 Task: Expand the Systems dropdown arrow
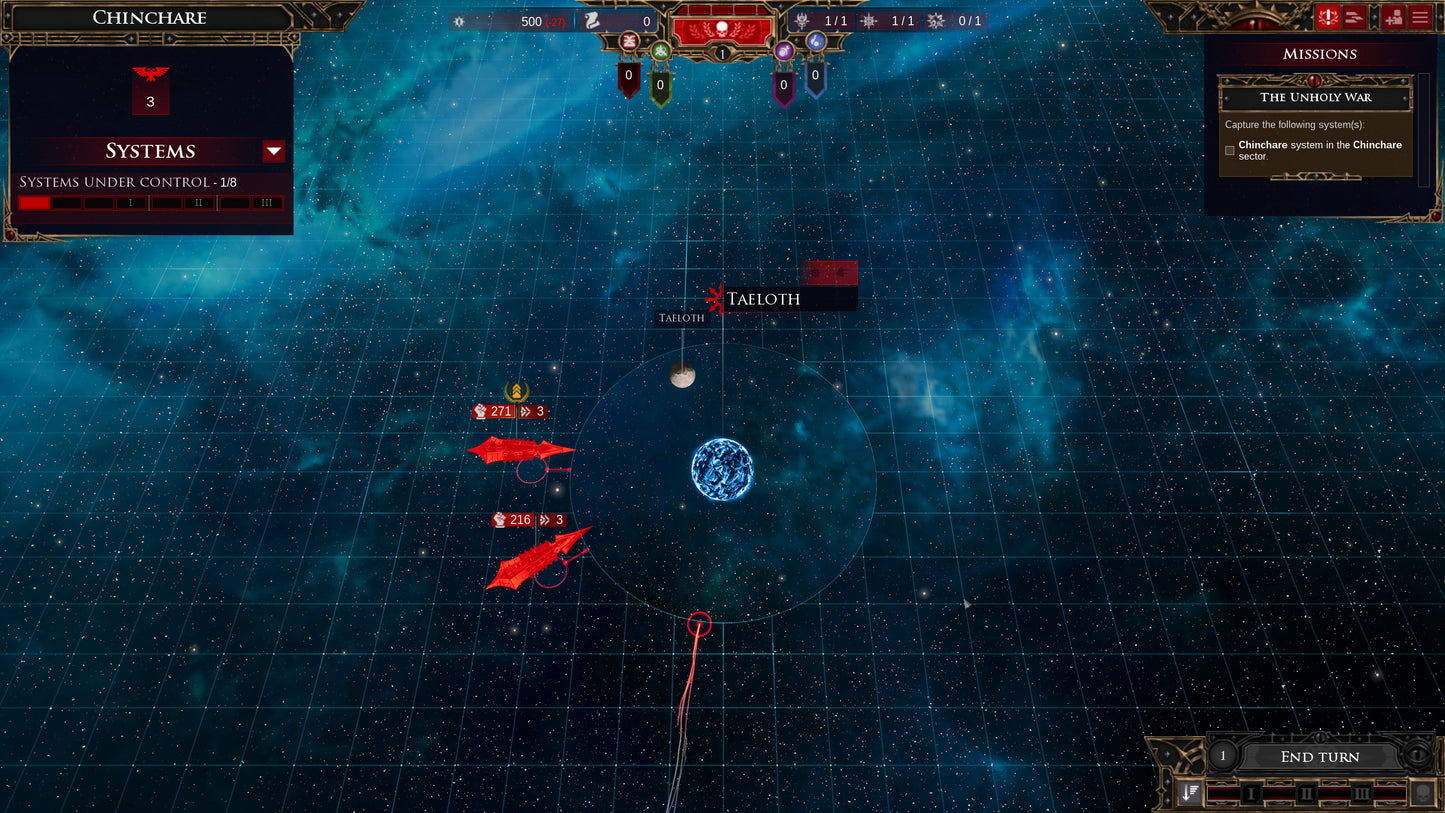point(272,151)
